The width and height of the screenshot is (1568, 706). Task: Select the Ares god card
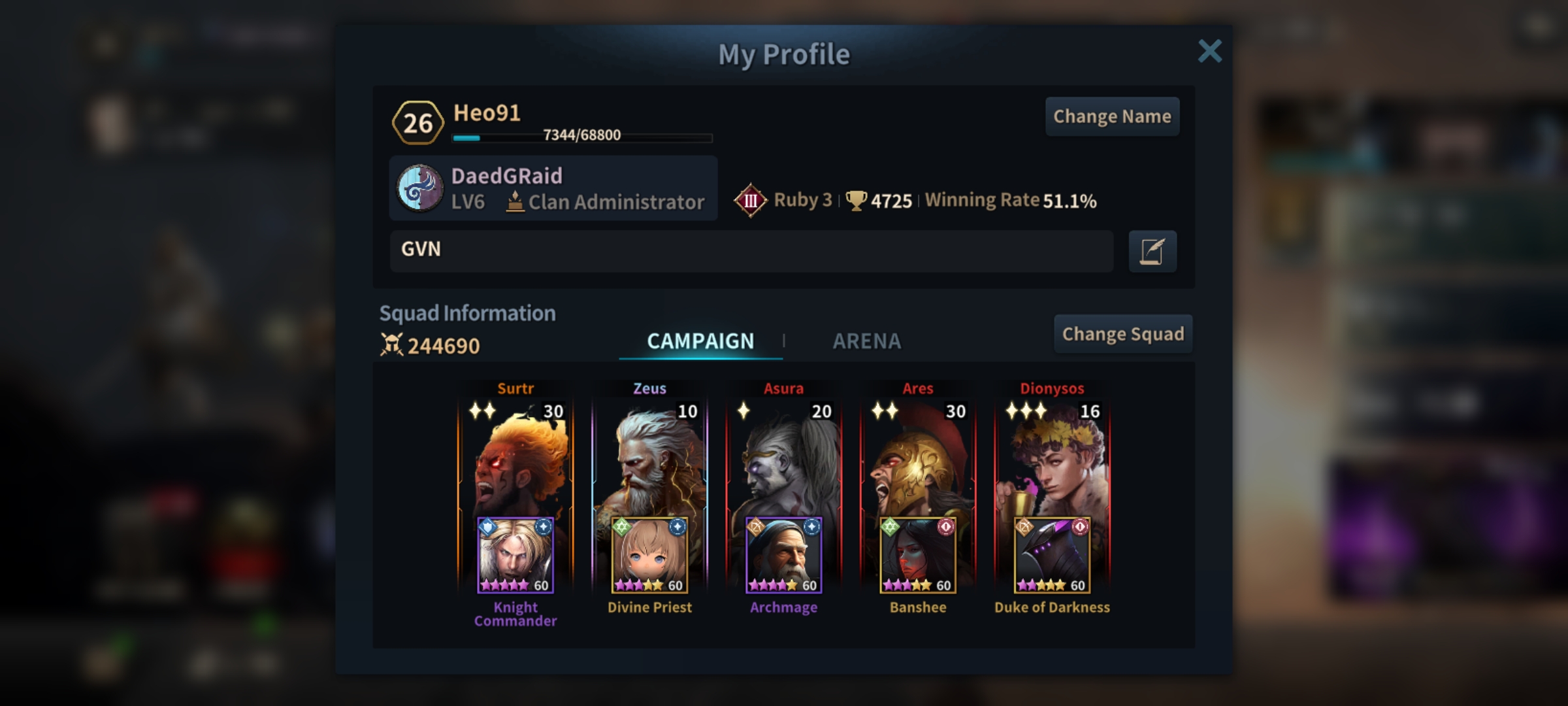tap(918, 458)
